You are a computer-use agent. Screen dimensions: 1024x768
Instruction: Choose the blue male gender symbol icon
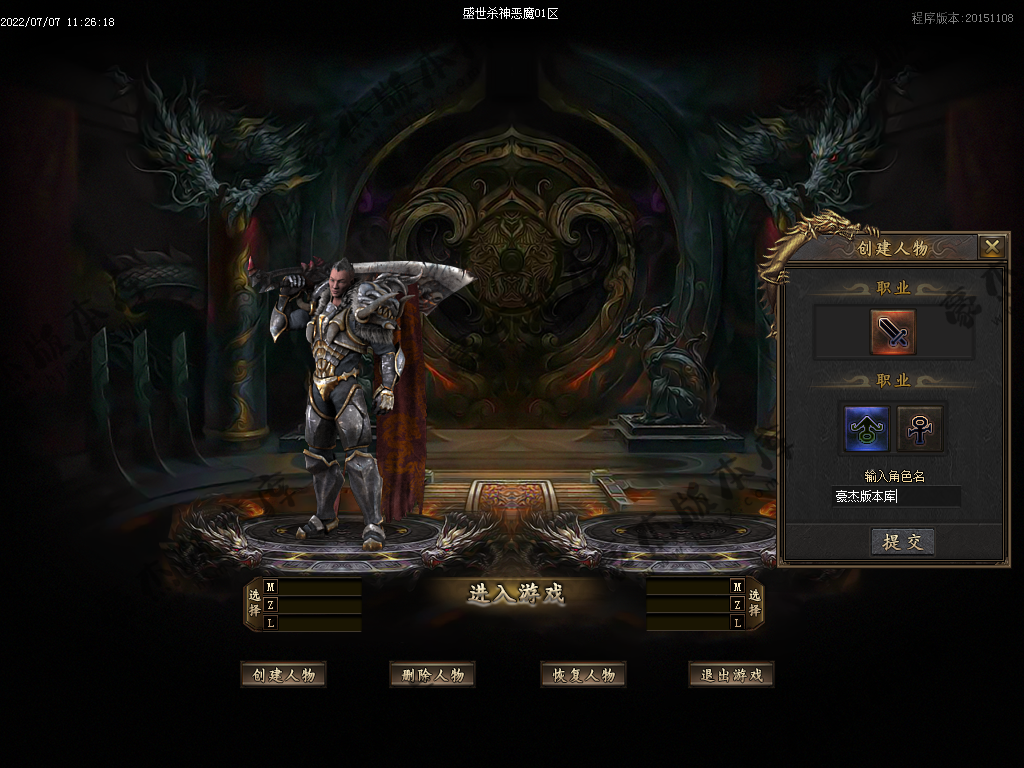click(x=866, y=428)
